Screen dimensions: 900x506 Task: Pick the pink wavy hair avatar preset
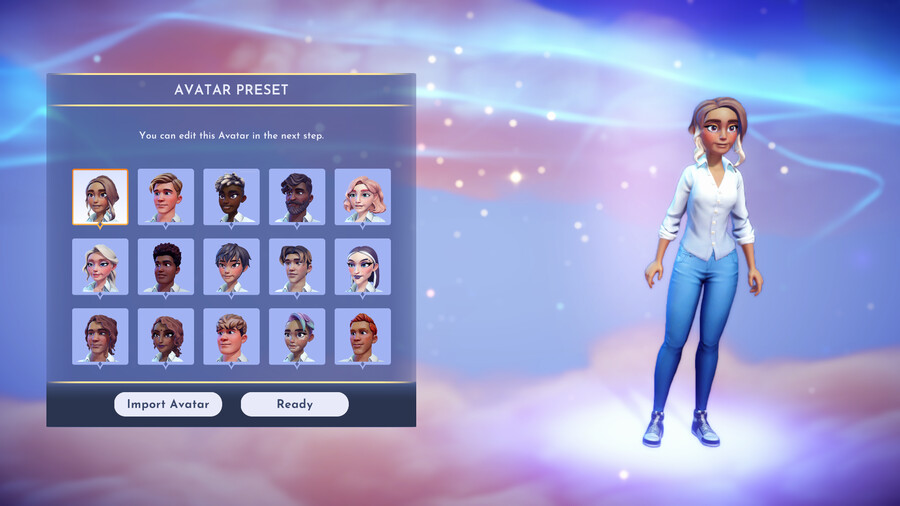(363, 197)
